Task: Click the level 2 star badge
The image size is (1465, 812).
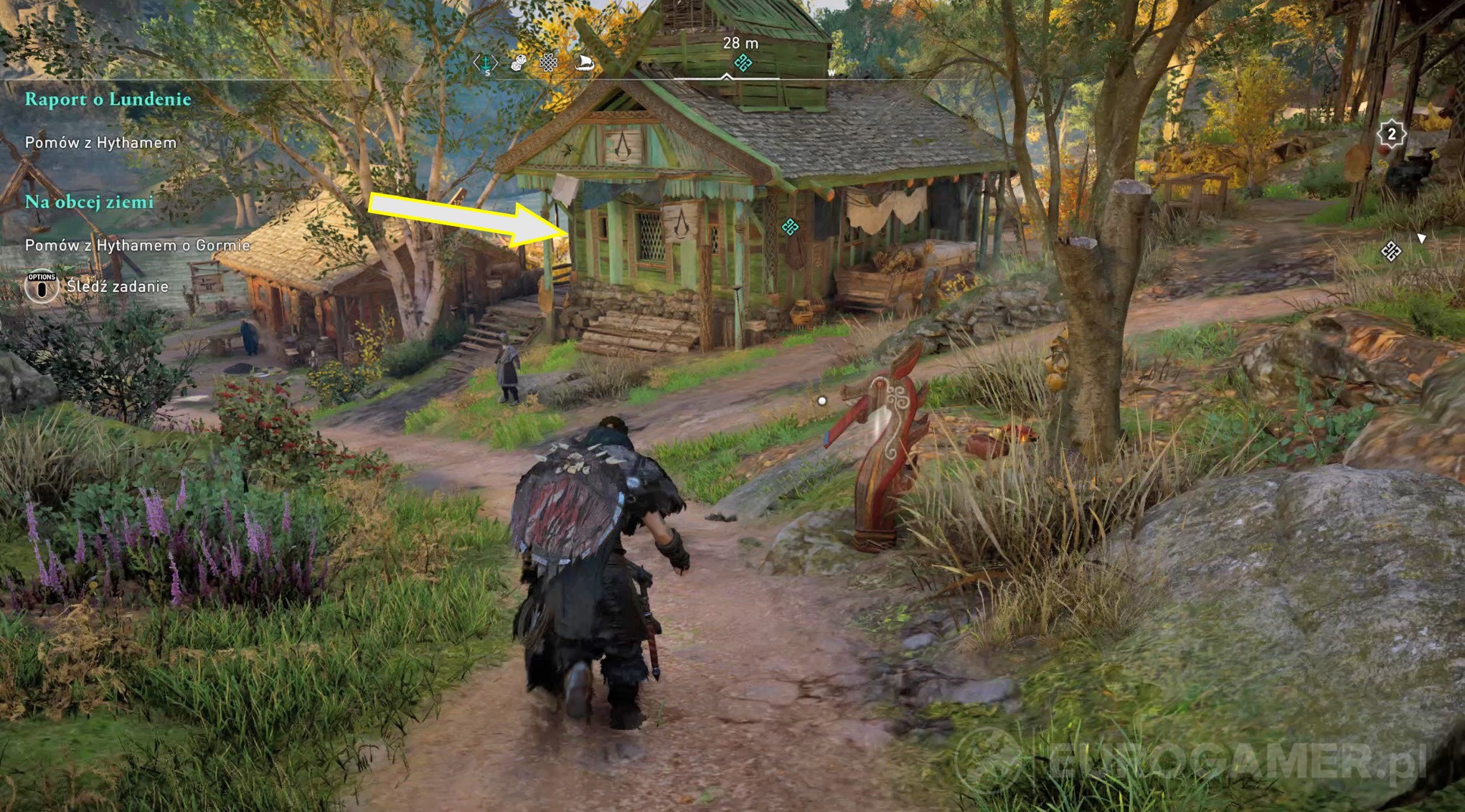Action: coord(1393,133)
